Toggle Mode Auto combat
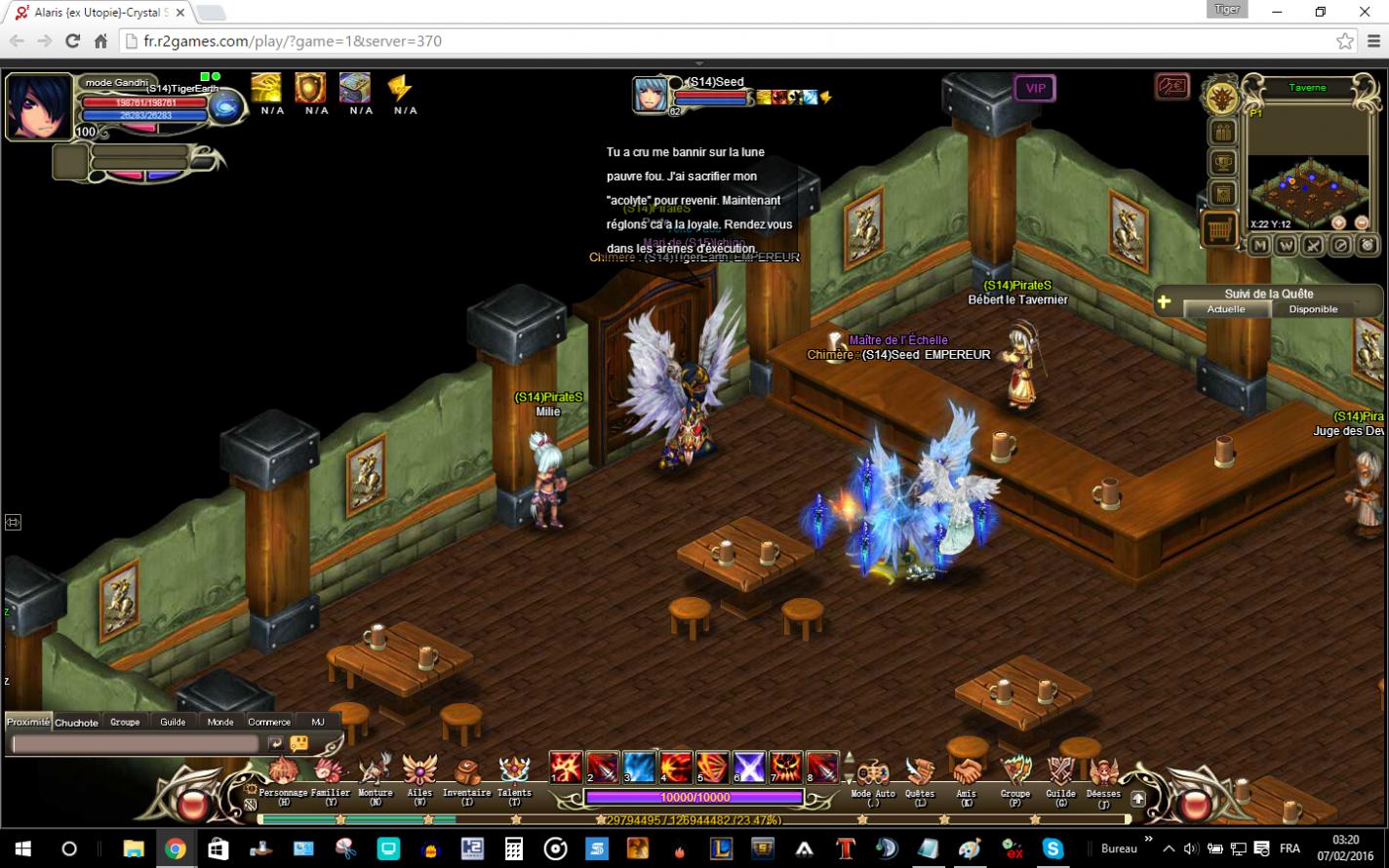Viewport: 1389px width, 868px height. pyautogui.click(x=872, y=773)
